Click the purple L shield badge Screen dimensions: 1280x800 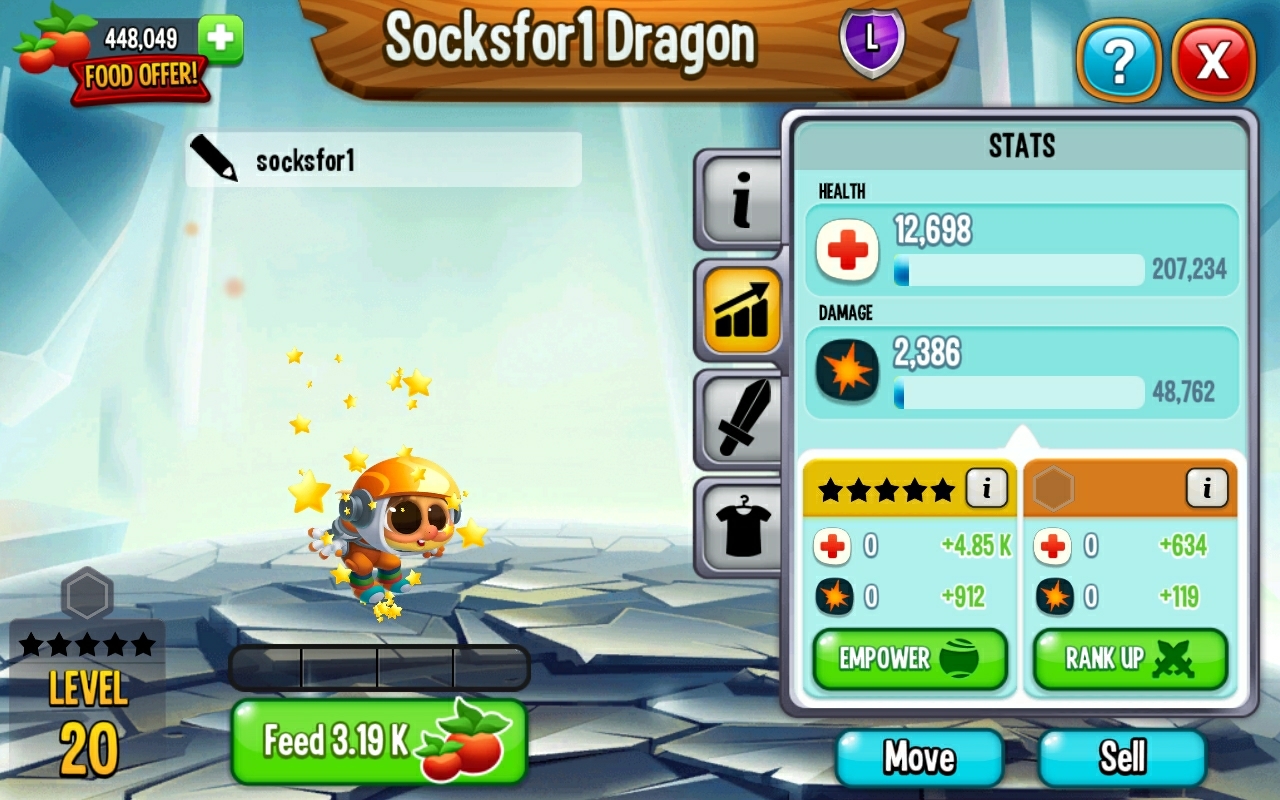coord(870,45)
